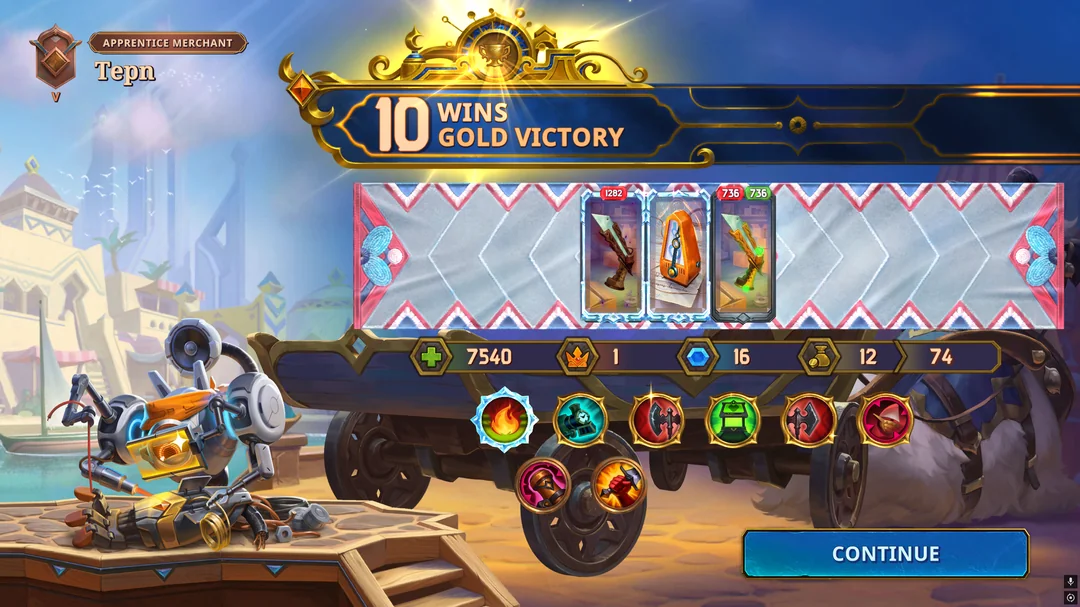View the pink leather bracer skill icon
1080x607 pixels.
[x=543, y=485]
